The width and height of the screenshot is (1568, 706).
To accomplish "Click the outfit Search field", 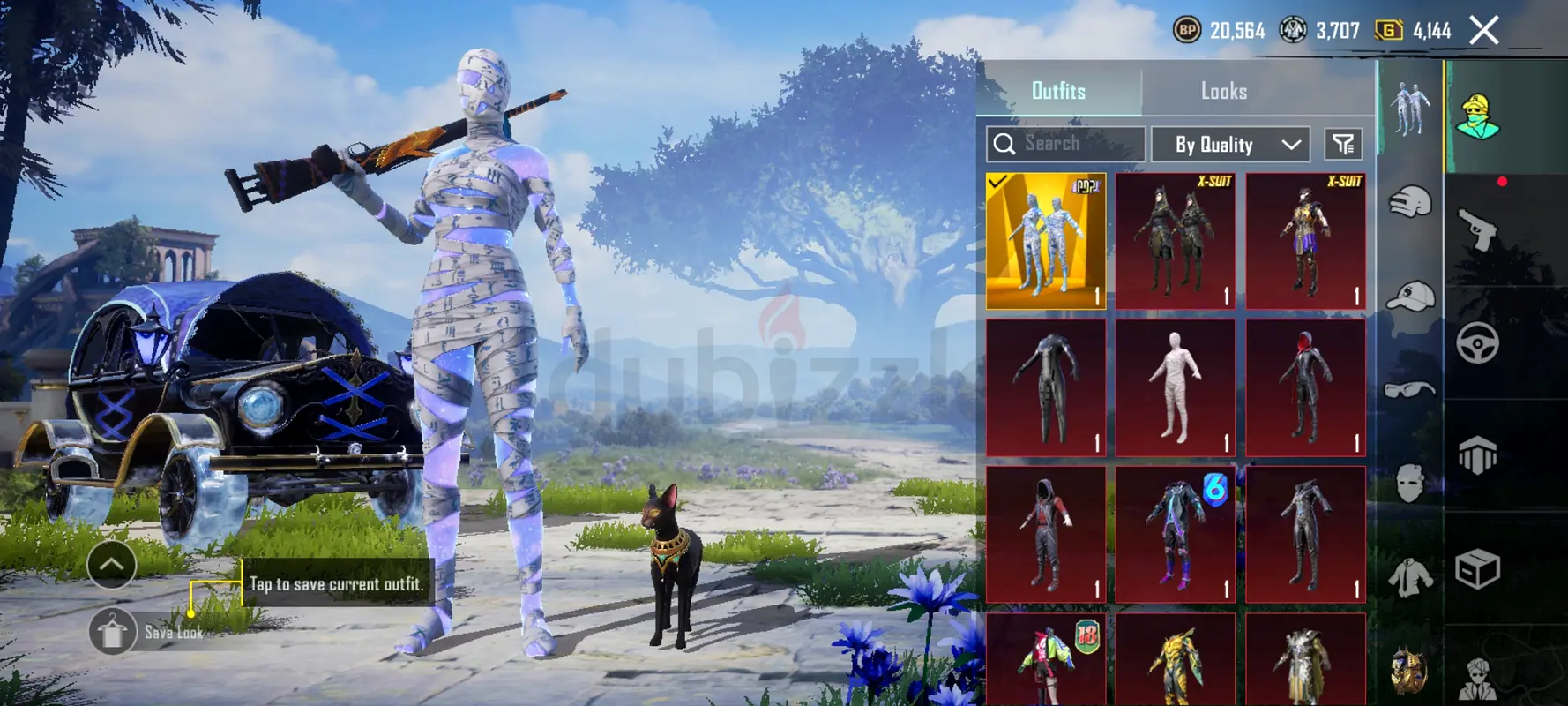I will [x=1065, y=144].
